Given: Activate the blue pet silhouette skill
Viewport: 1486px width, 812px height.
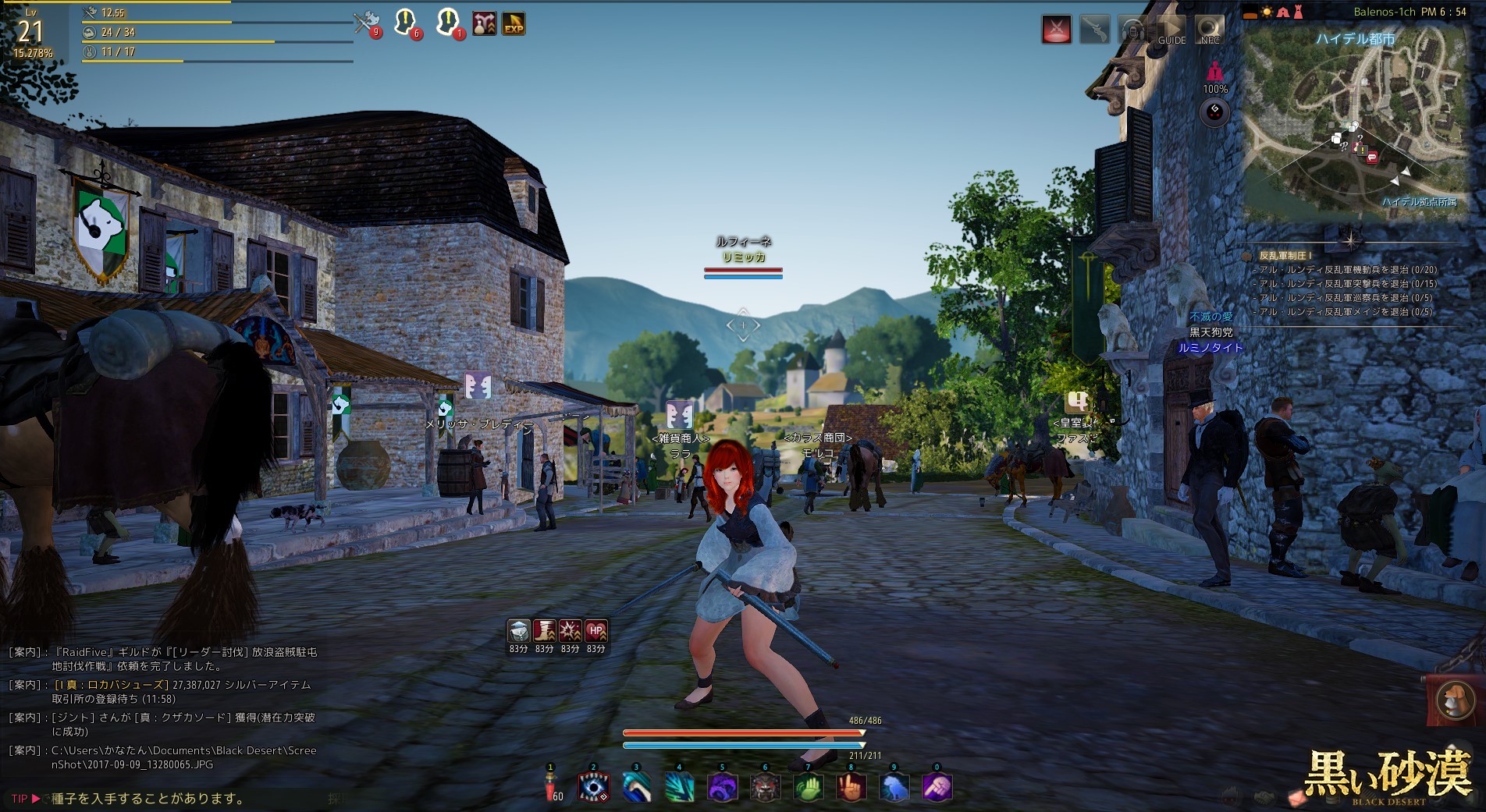Looking at the screenshot, I should [894, 787].
